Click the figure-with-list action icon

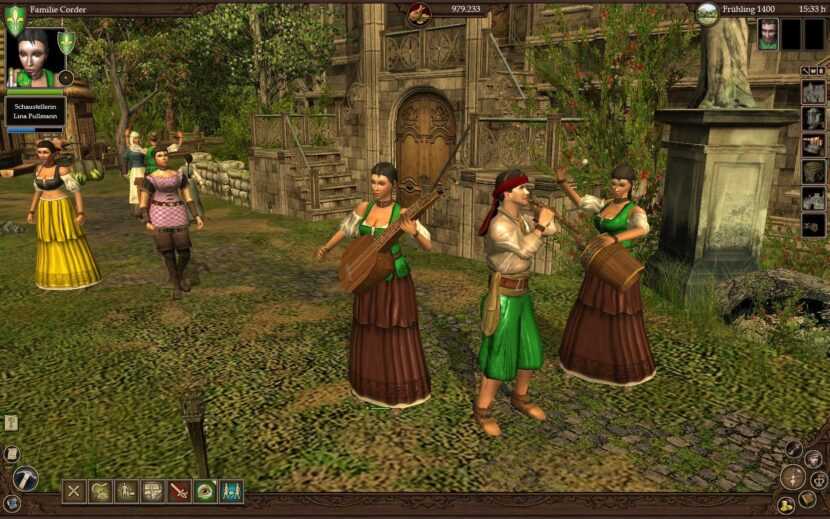(x=126, y=491)
